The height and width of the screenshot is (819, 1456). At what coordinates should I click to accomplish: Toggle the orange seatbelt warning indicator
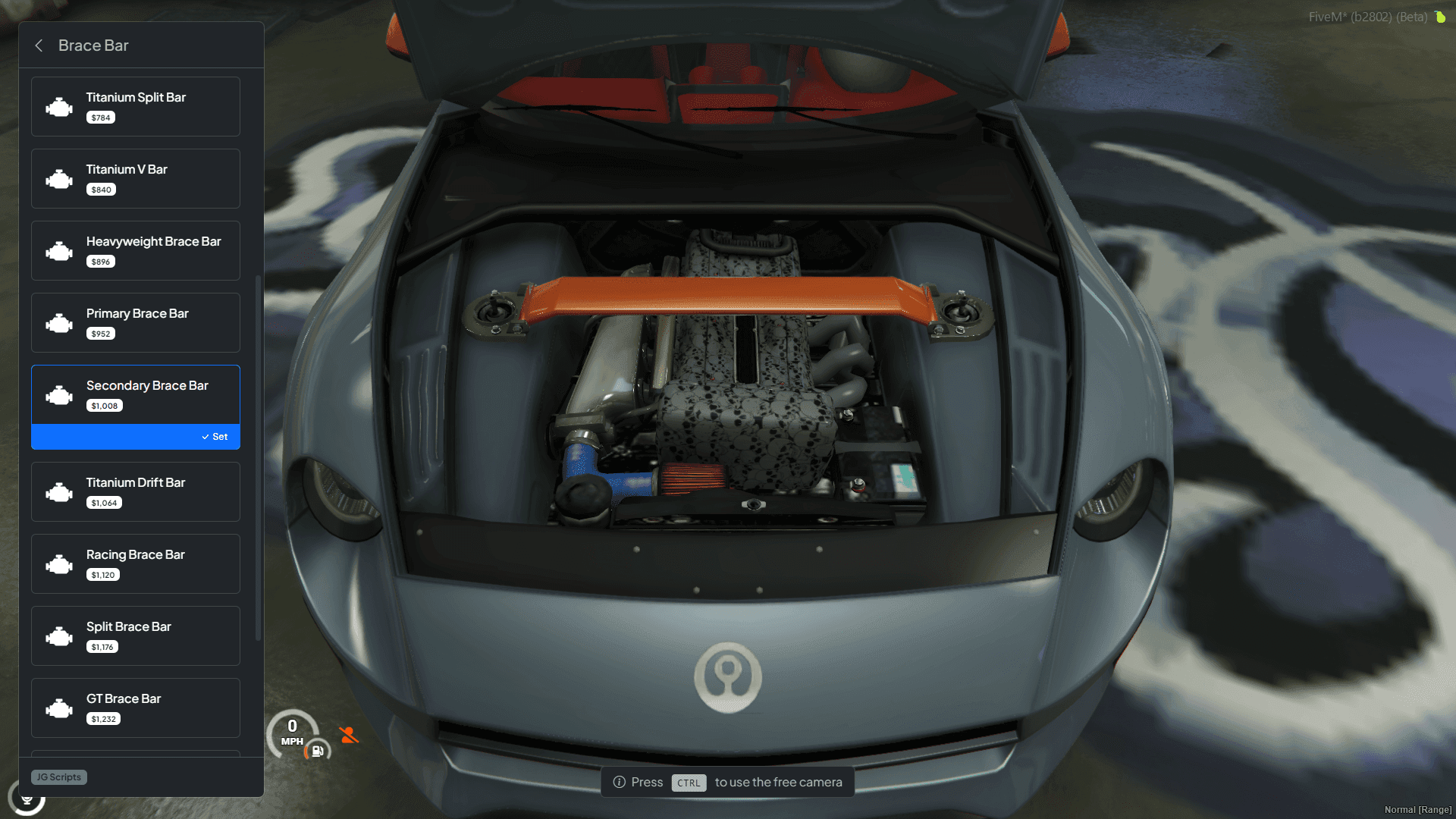[349, 734]
